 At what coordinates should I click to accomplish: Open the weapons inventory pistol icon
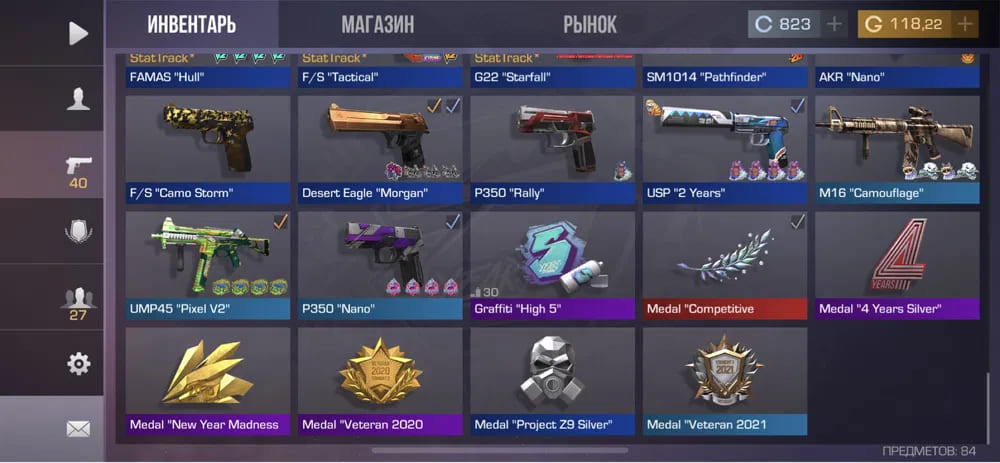coord(78,170)
